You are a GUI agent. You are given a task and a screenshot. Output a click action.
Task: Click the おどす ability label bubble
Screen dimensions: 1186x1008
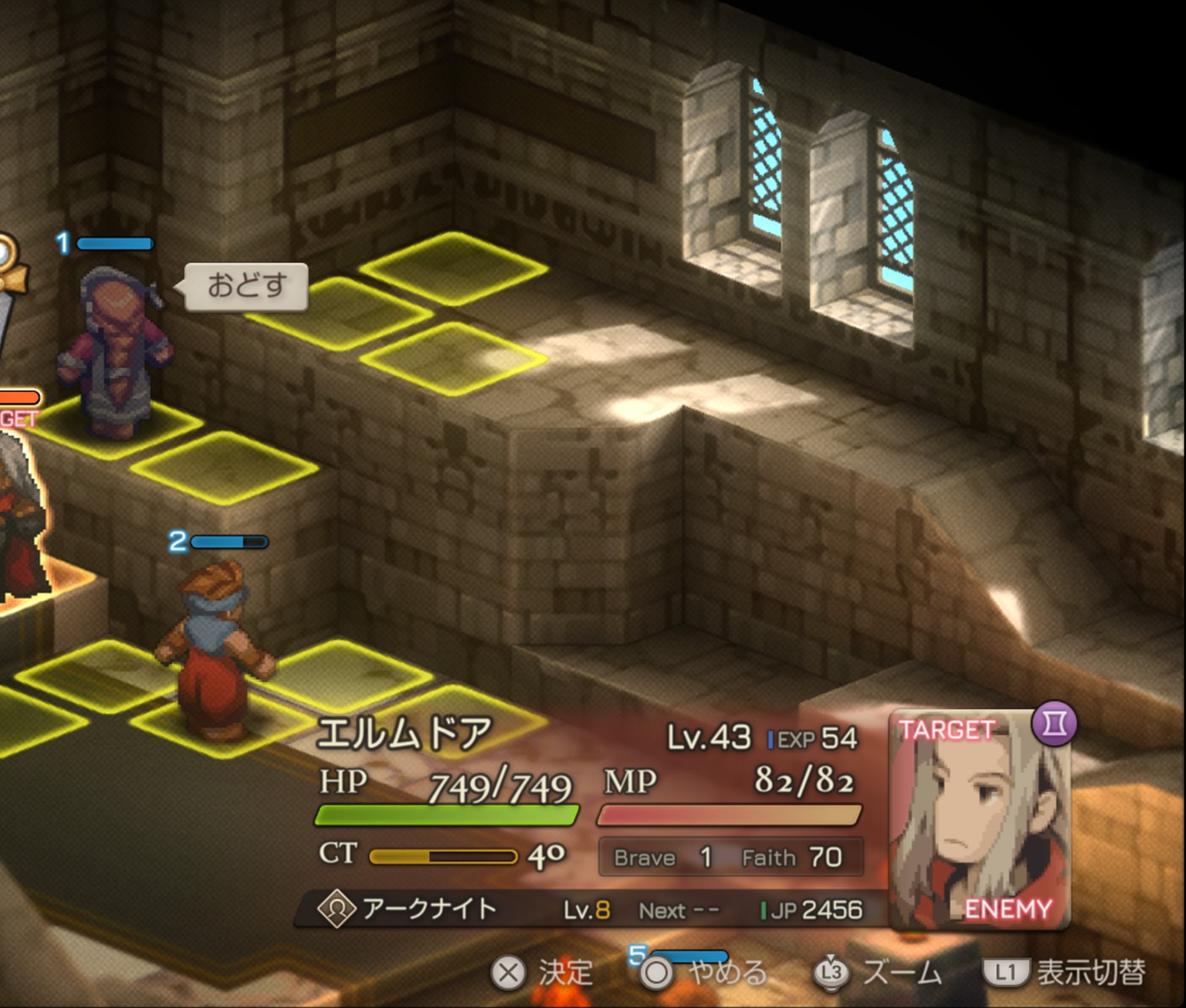click(x=246, y=287)
